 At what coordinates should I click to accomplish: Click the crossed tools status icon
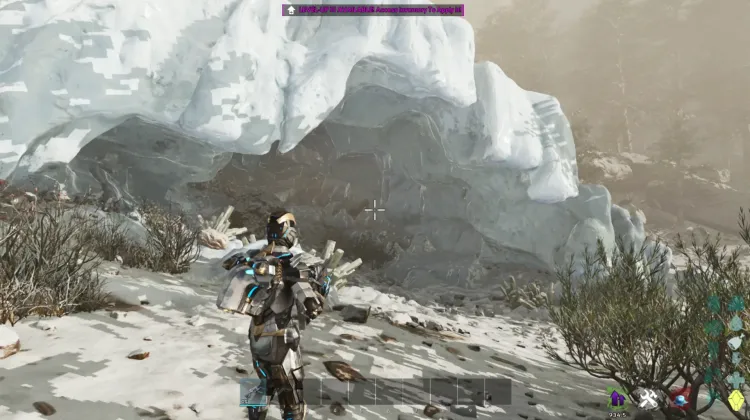649,399
